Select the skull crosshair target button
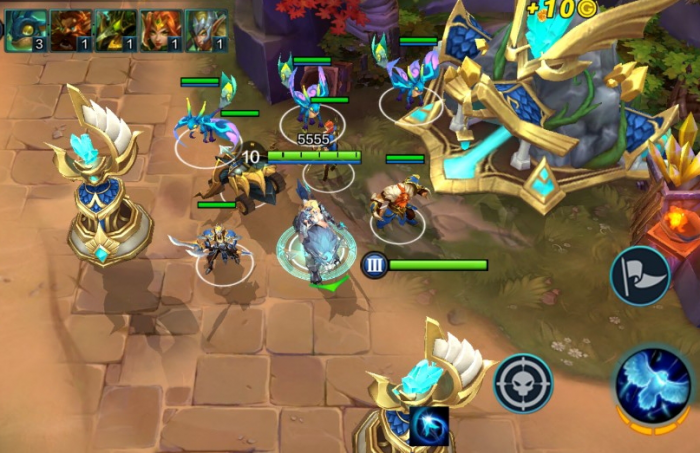The width and height of the screenshot is (700, 453). tap(523, 382)
